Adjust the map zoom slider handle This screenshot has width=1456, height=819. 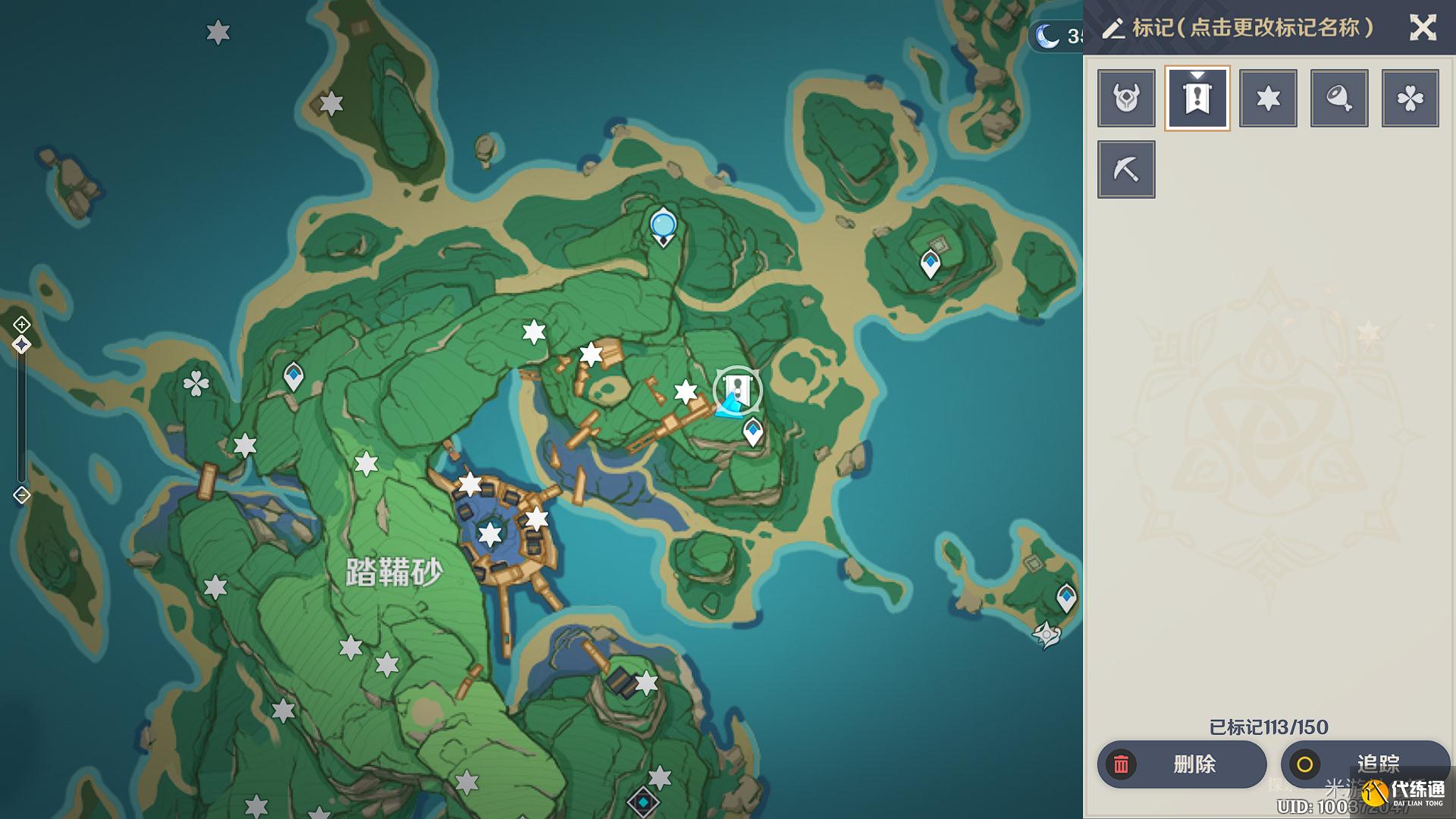[21, 345]
